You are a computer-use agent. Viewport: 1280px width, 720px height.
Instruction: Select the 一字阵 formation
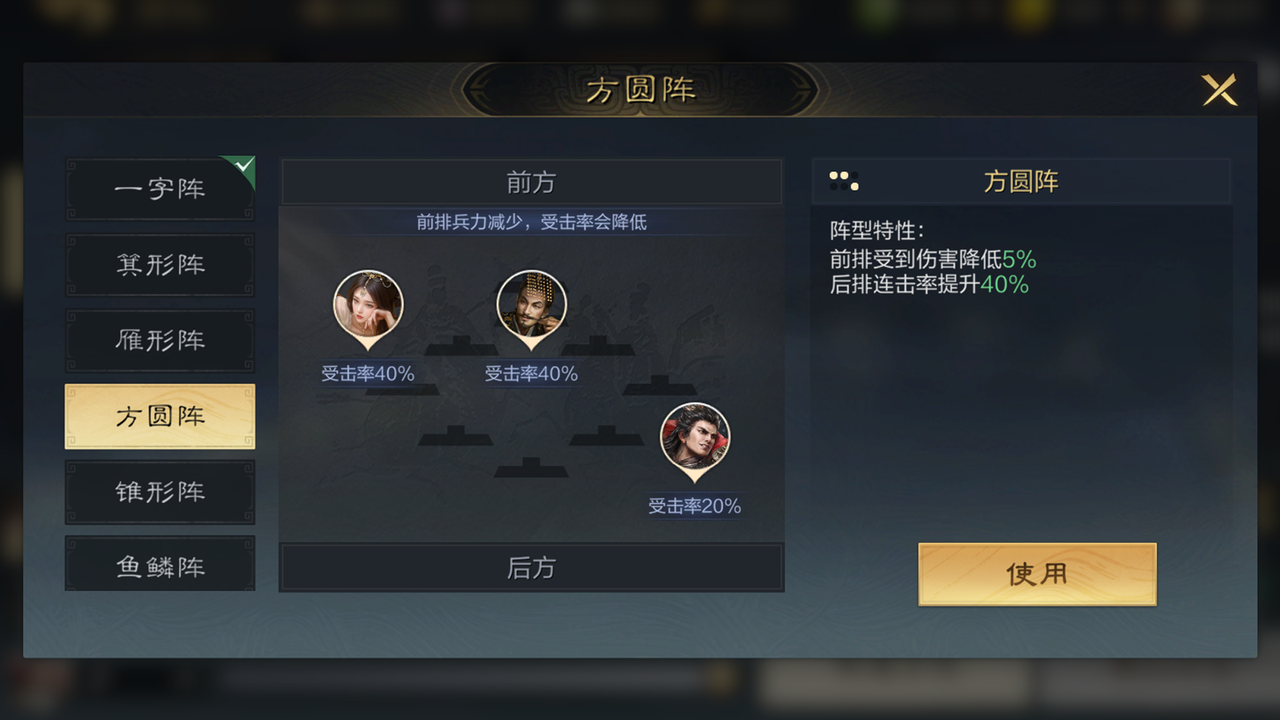point(160,188)
